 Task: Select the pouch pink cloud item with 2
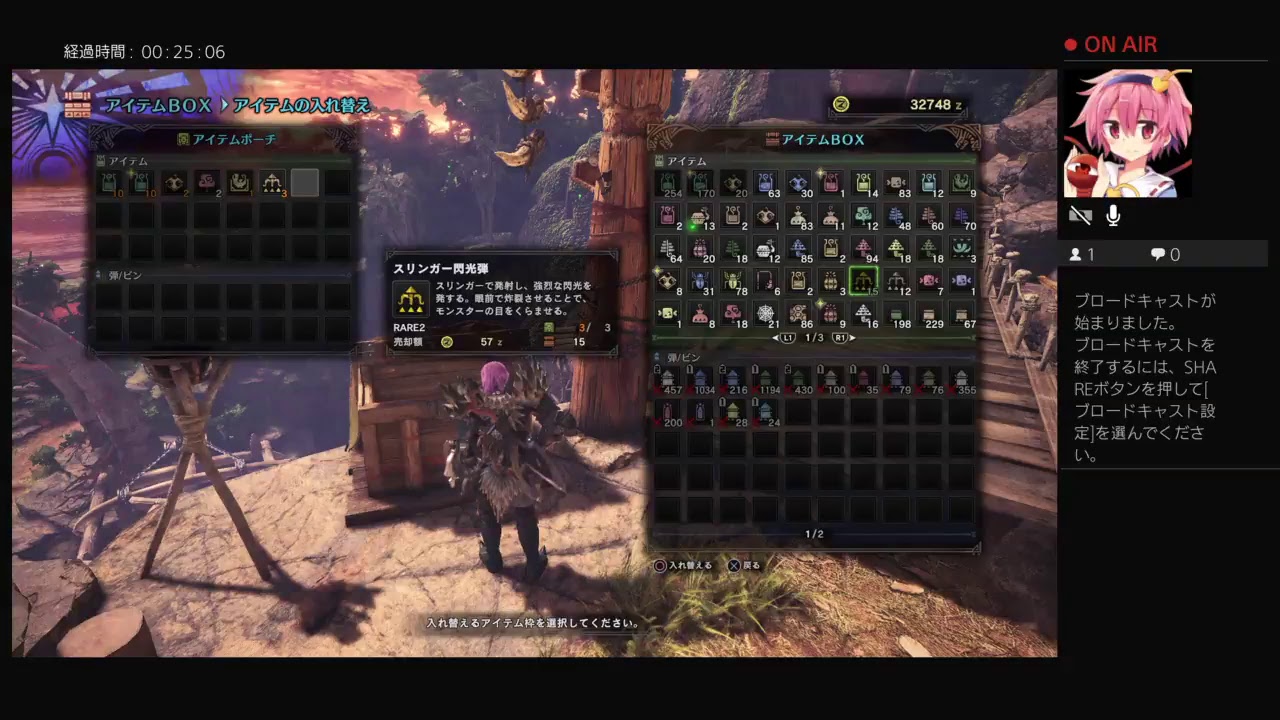[206, 183]
